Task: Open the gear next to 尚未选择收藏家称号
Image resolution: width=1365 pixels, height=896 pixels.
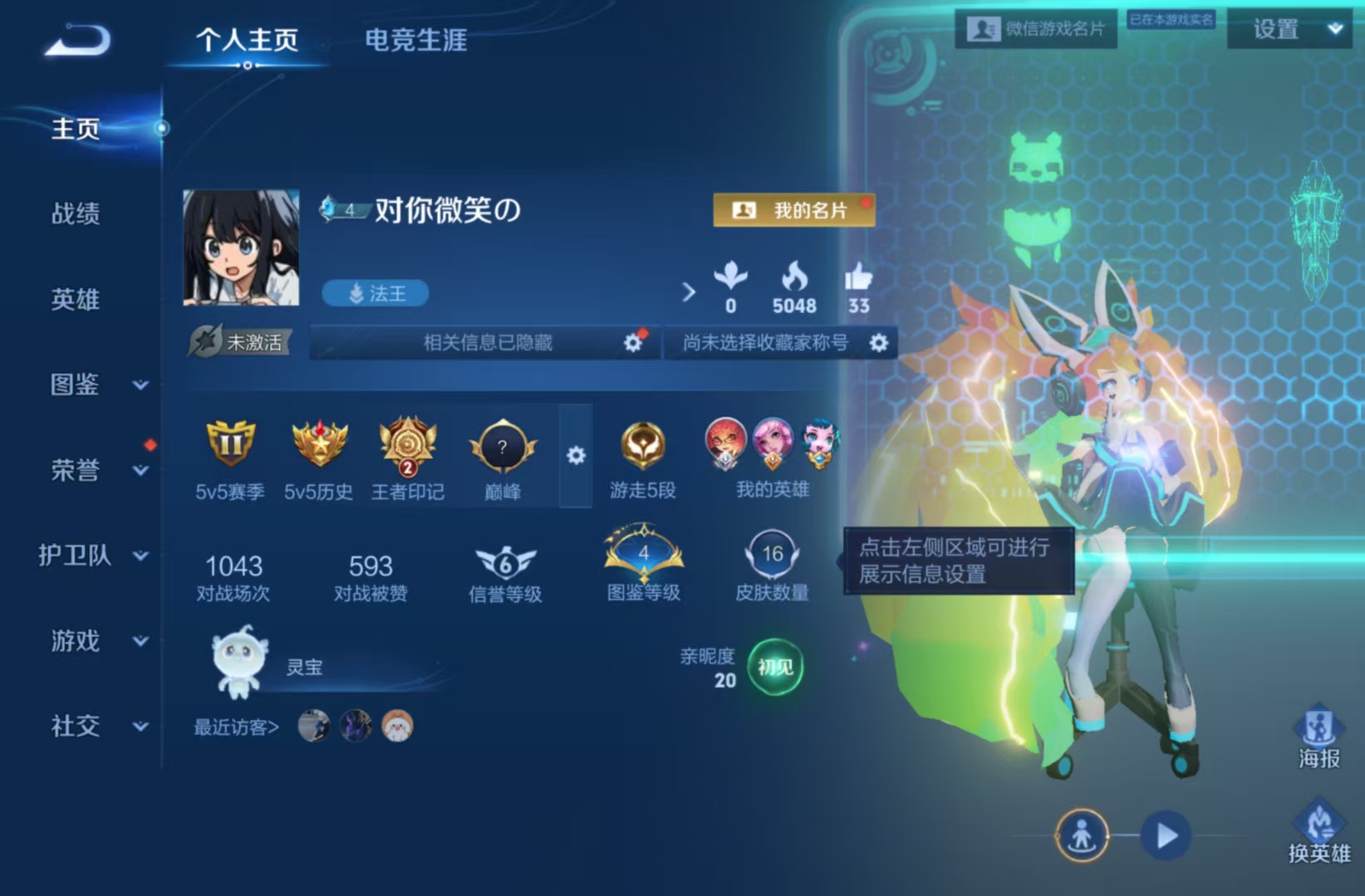Action: click(x=880, y=342)
